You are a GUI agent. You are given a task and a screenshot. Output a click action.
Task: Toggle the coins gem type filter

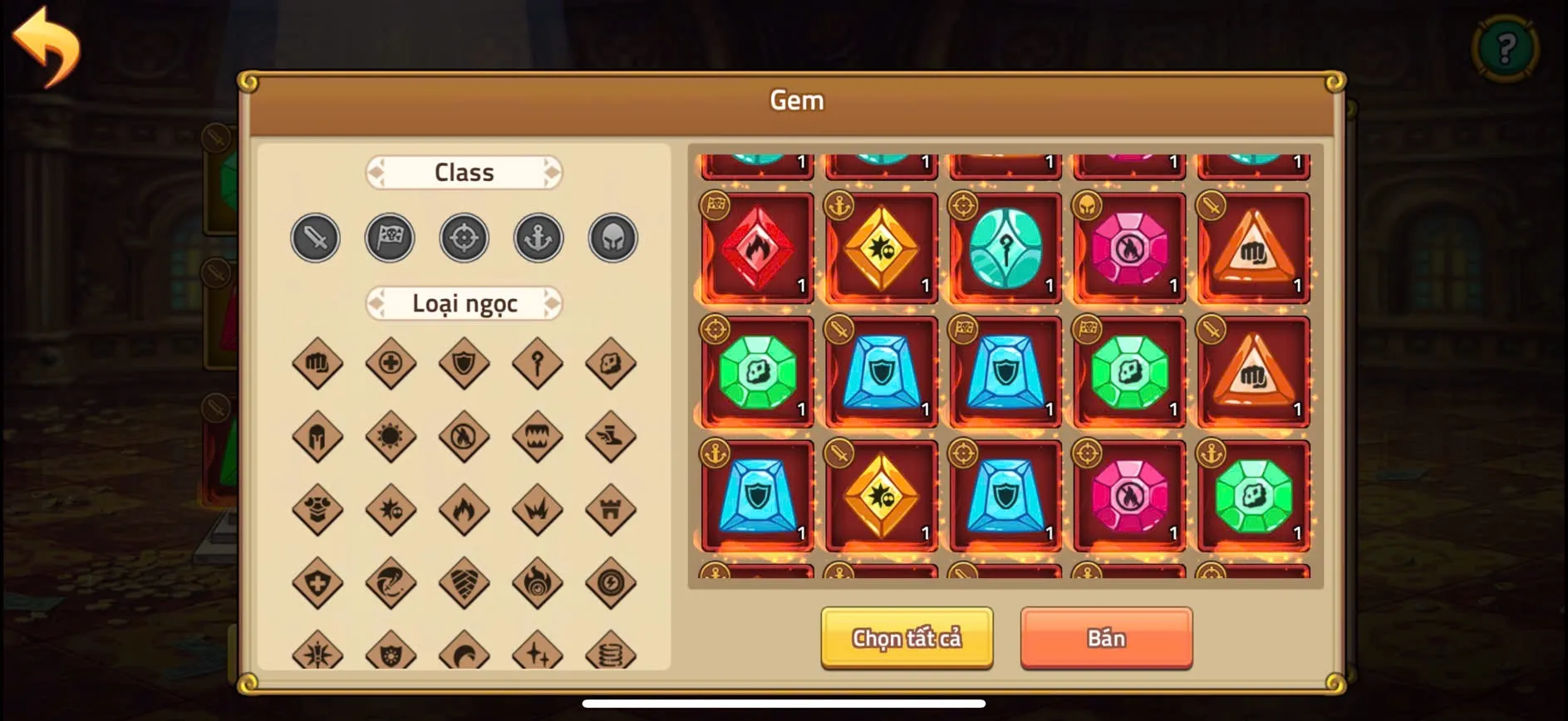611,655
